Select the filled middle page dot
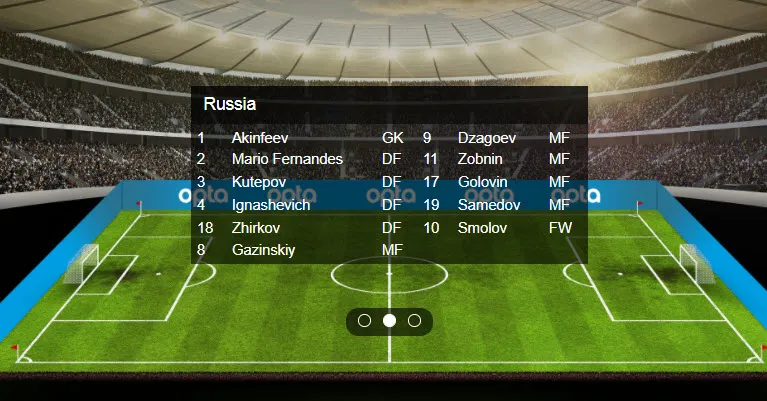The height and width of the screenshot is (401, 767). coord(389,320)
